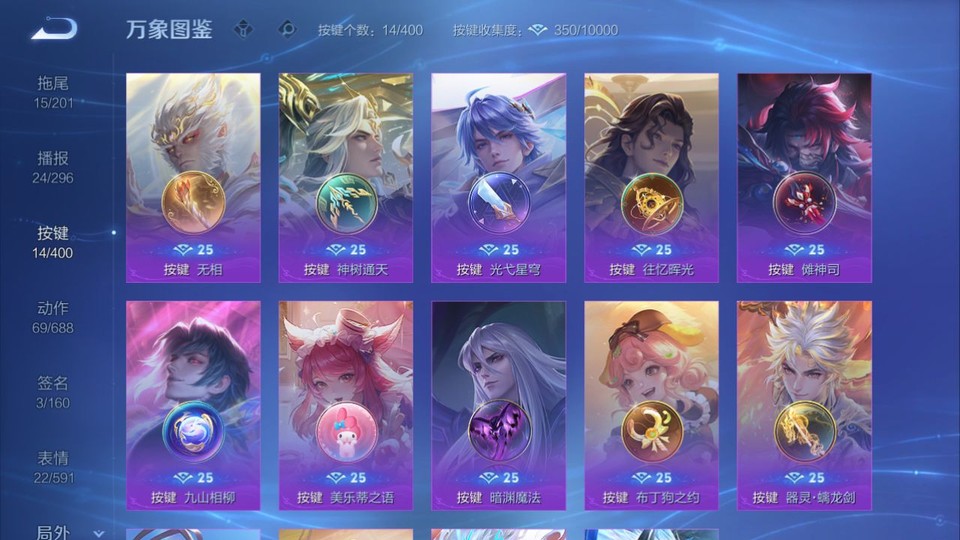Click the magnifier search icon beside the title

(287, 29)
